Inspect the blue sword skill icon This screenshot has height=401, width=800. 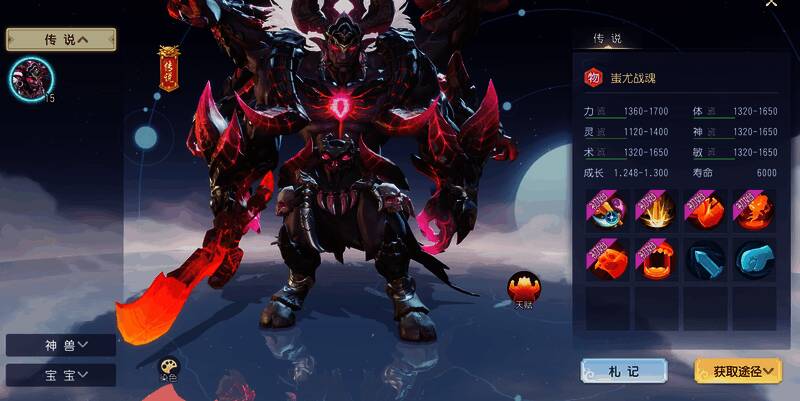(705, 259)
